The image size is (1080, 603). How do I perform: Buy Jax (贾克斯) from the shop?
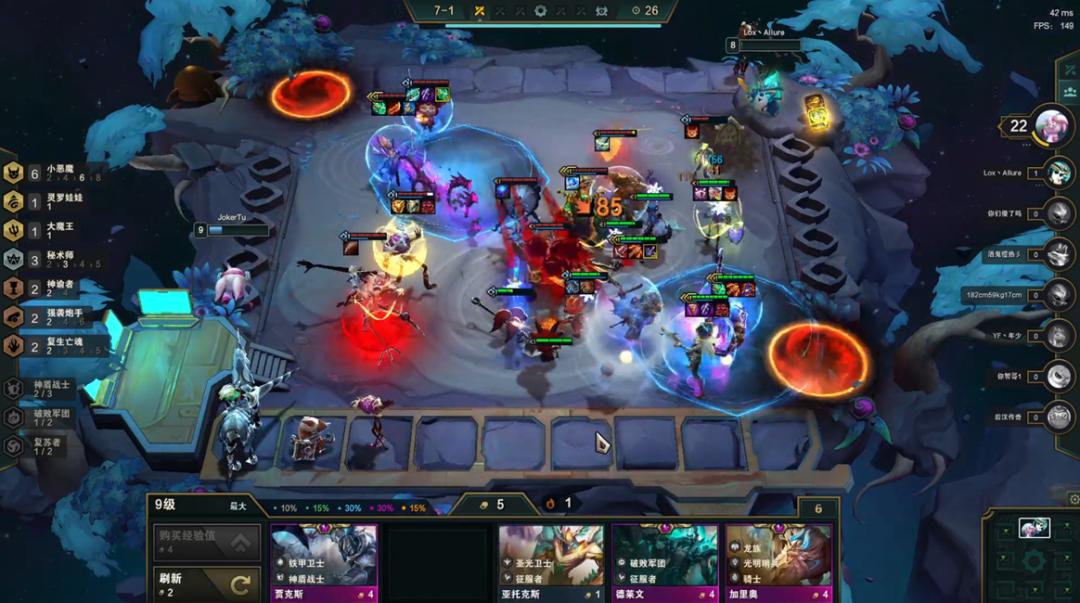click(324, 561)
